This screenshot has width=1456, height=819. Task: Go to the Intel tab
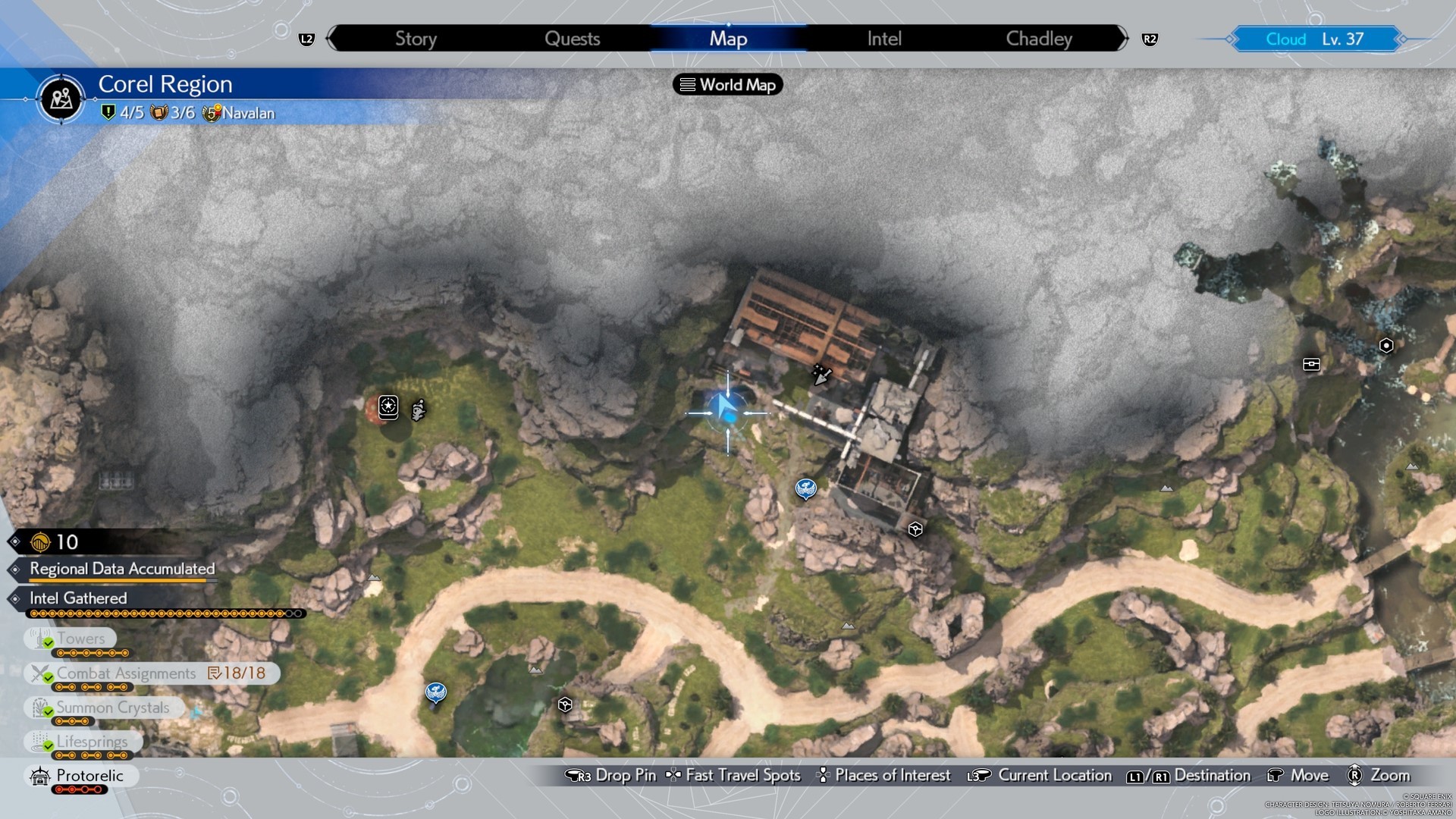(884, 39)
